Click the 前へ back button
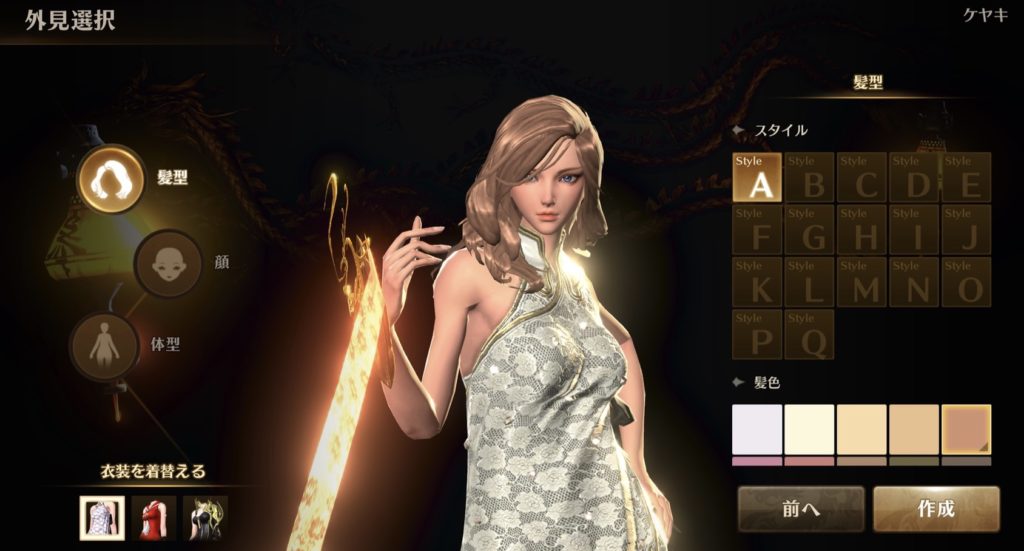 [x=801, y=509]
